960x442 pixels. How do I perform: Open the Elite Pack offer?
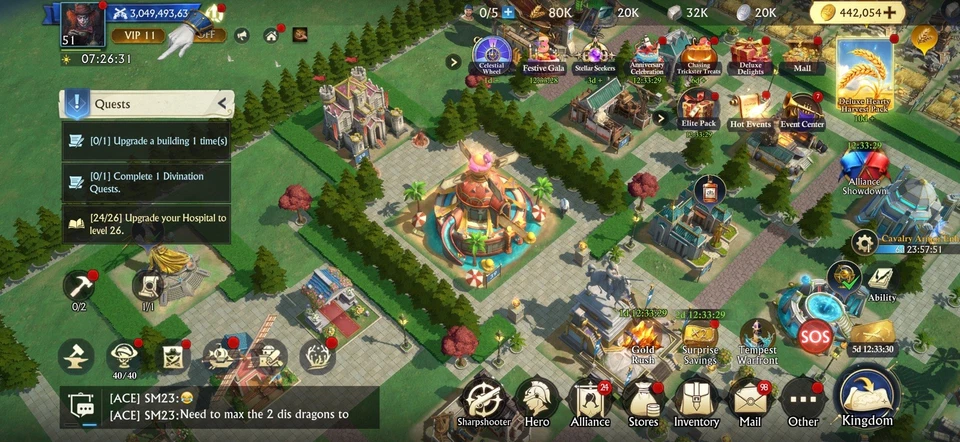(699, 108)
